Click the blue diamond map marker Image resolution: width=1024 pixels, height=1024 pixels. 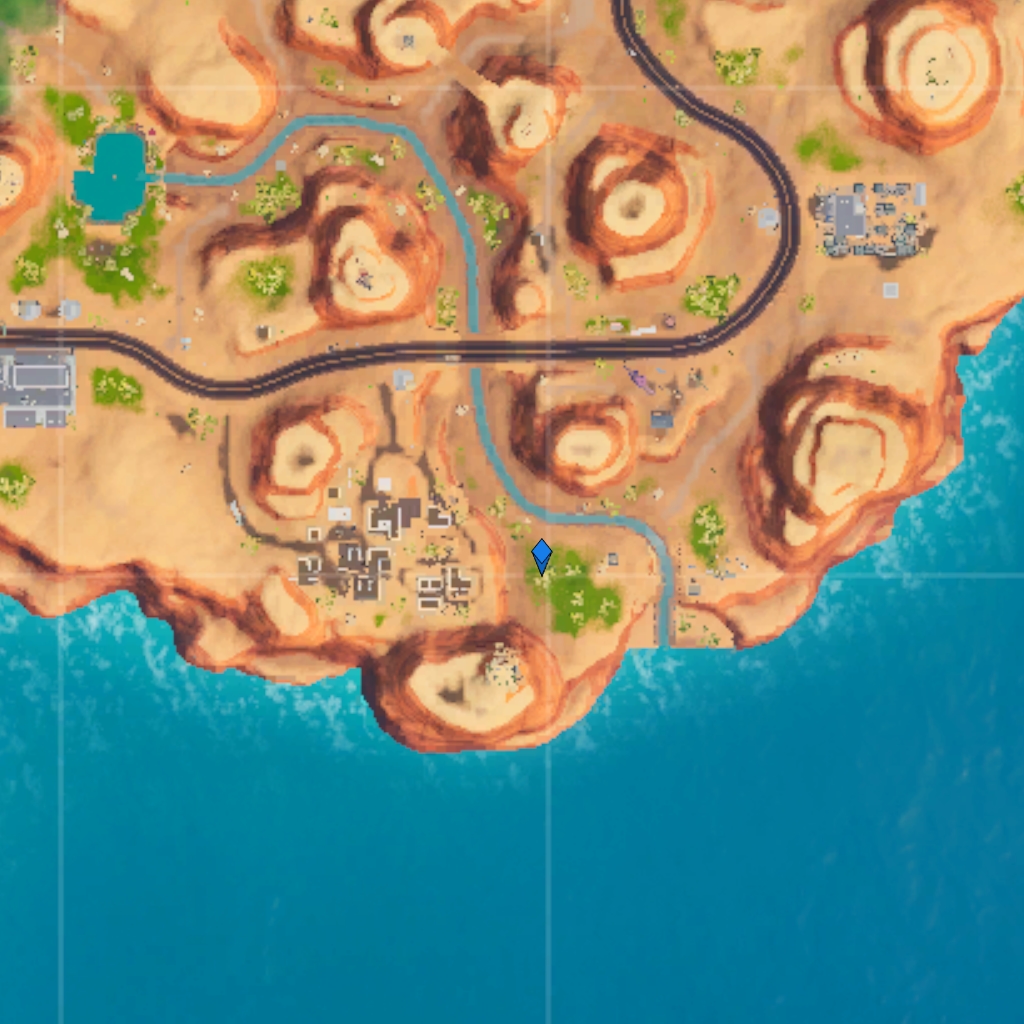tap(542, 556)
